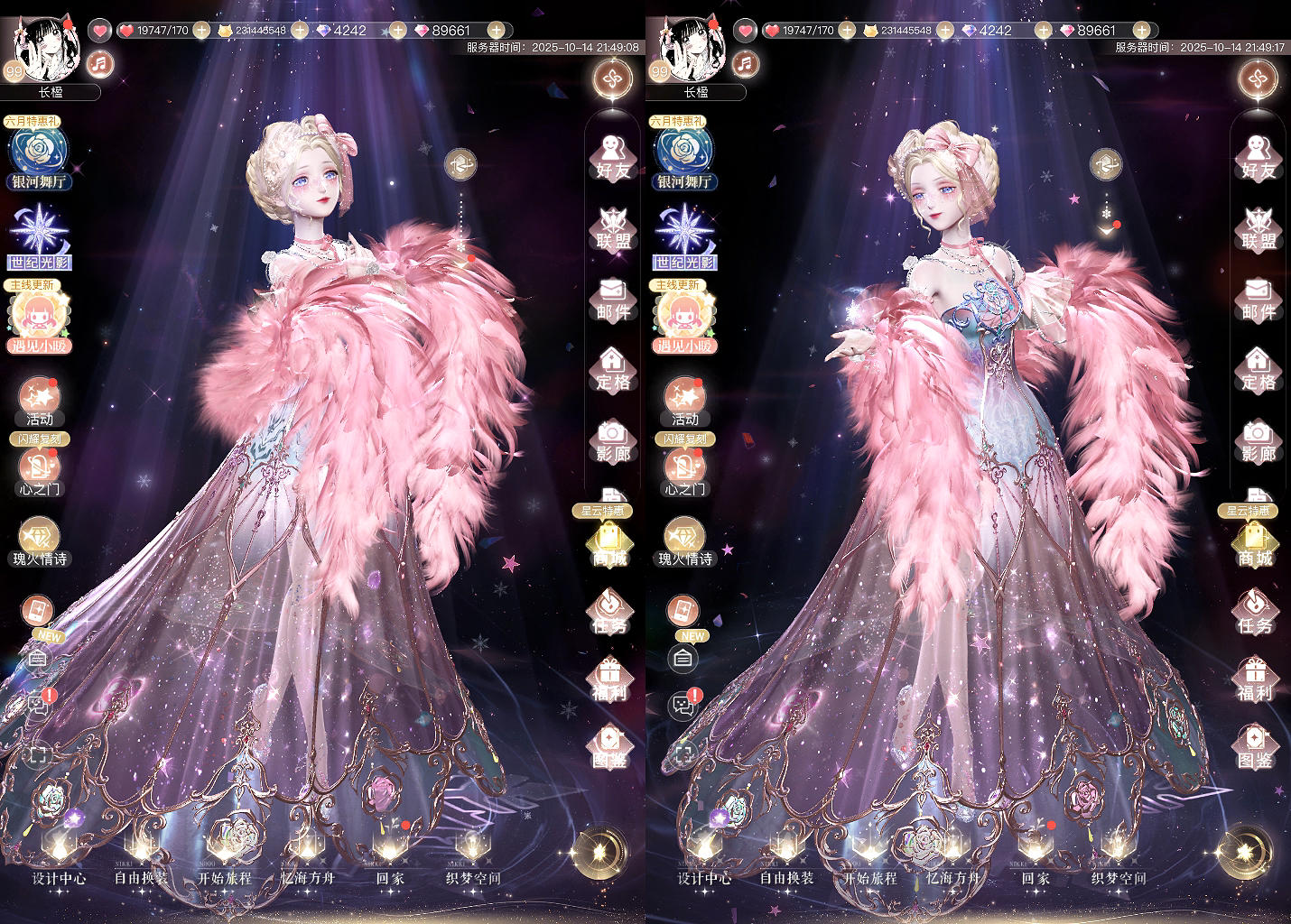Open the 联盟 (Alliance) panel
The image size is (1291, 924).
[612, 226]
